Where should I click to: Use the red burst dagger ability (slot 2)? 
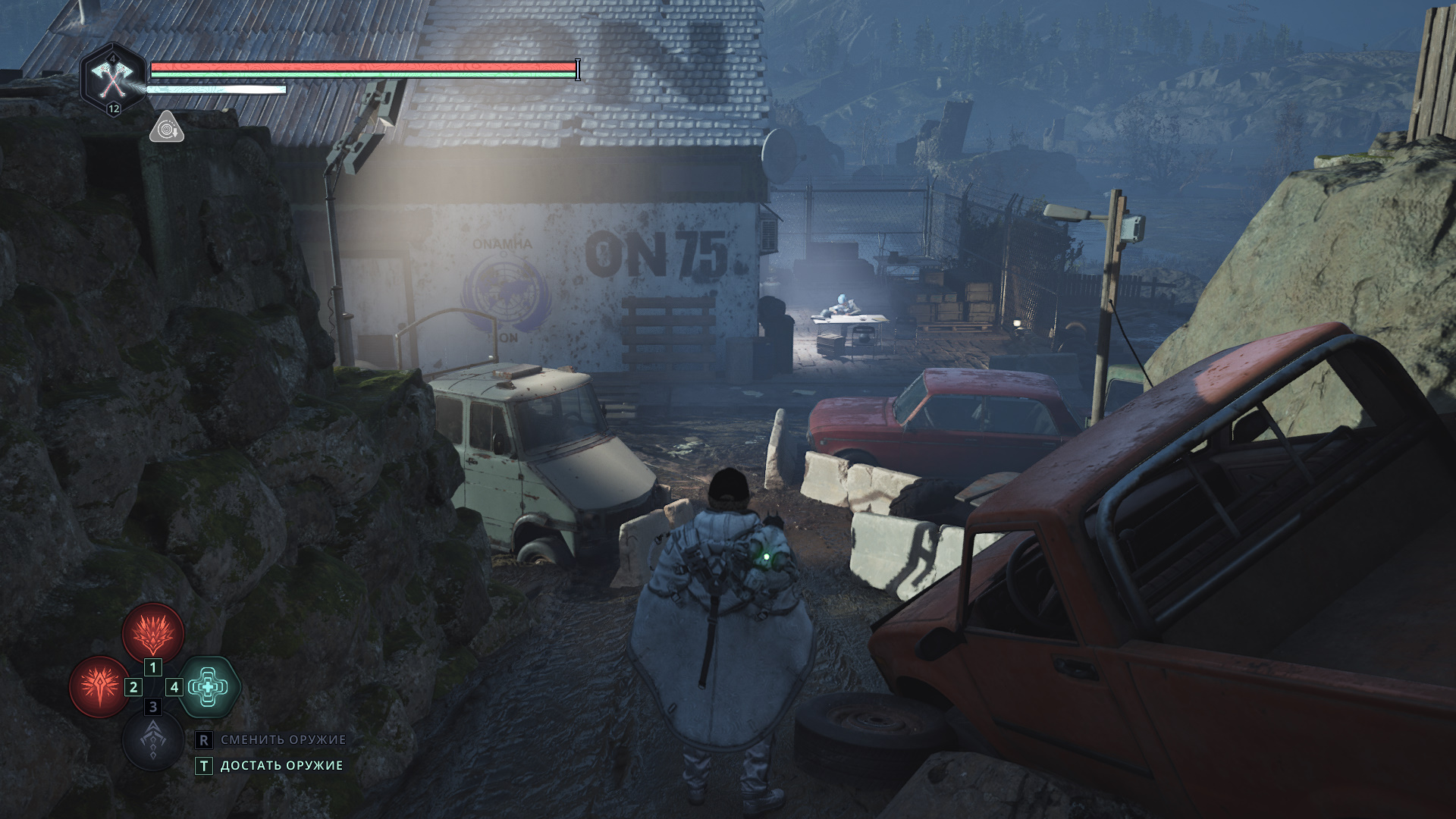99,686
